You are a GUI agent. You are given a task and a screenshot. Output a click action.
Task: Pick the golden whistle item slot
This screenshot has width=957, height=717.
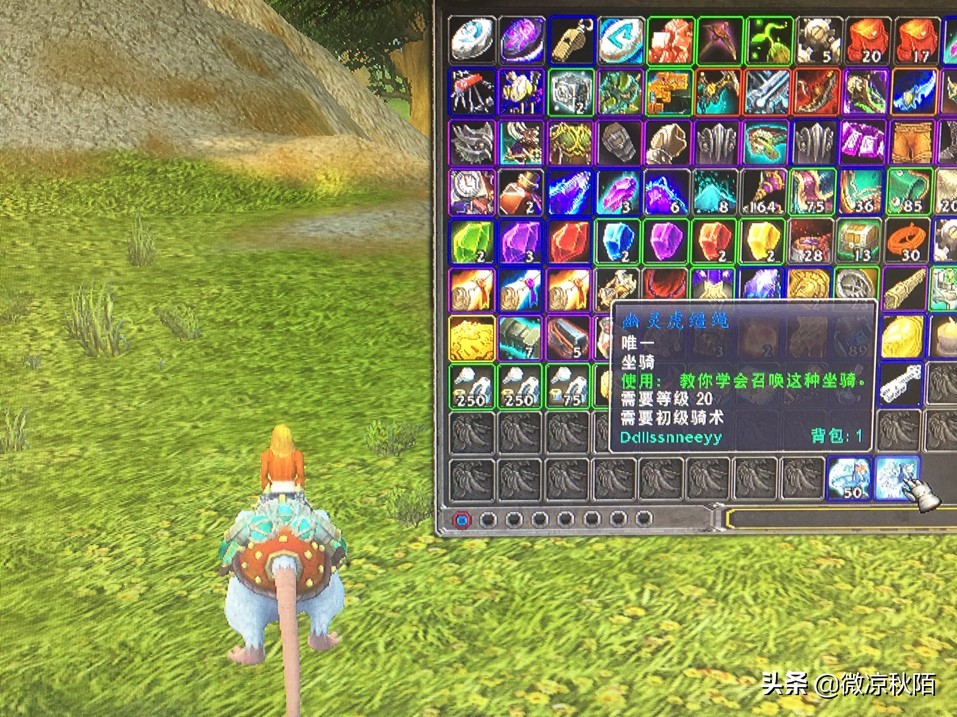[571, 40]
